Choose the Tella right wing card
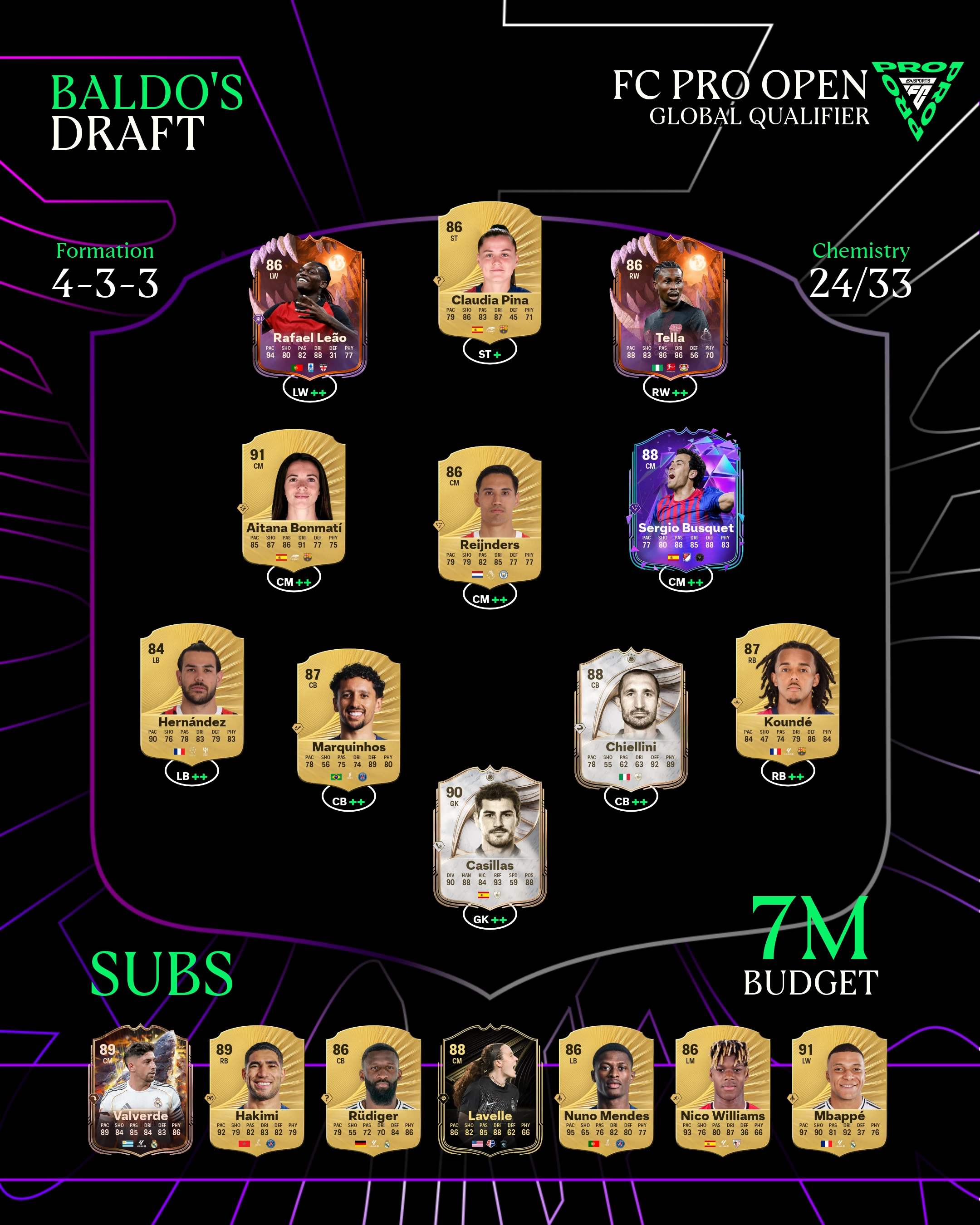 [669, 307]
